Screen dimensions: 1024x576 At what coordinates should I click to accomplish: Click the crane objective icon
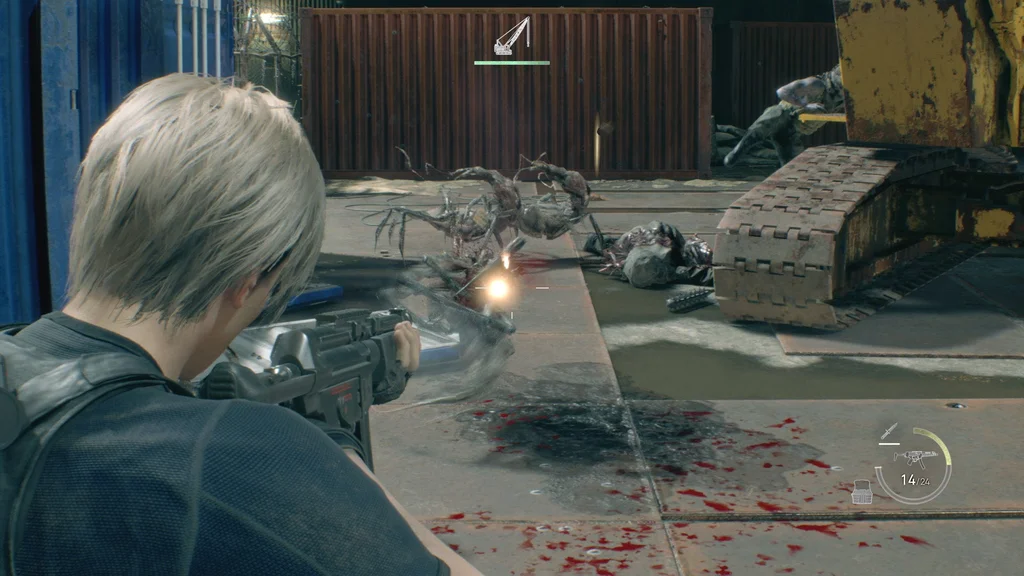[511, 37]
